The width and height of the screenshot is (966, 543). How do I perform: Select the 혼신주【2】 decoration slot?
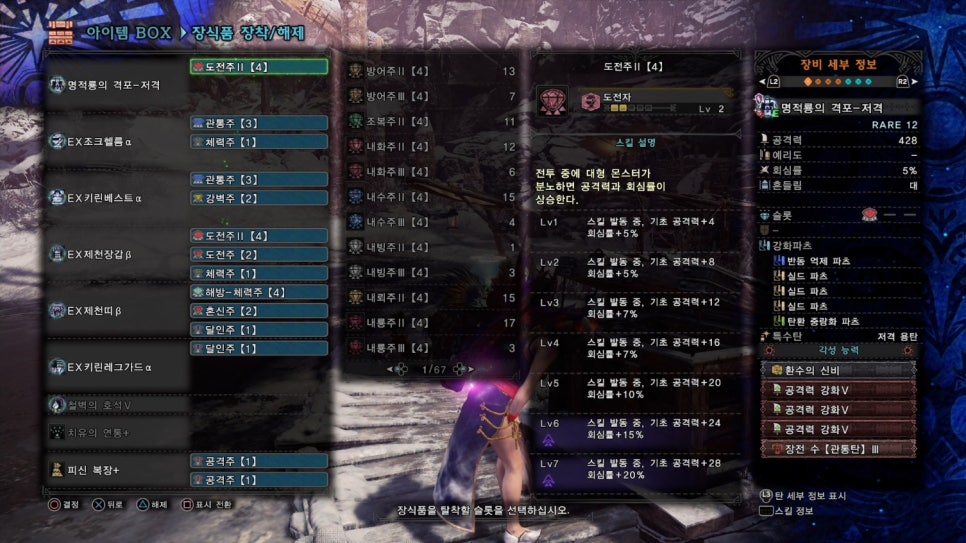pos(258,311)
